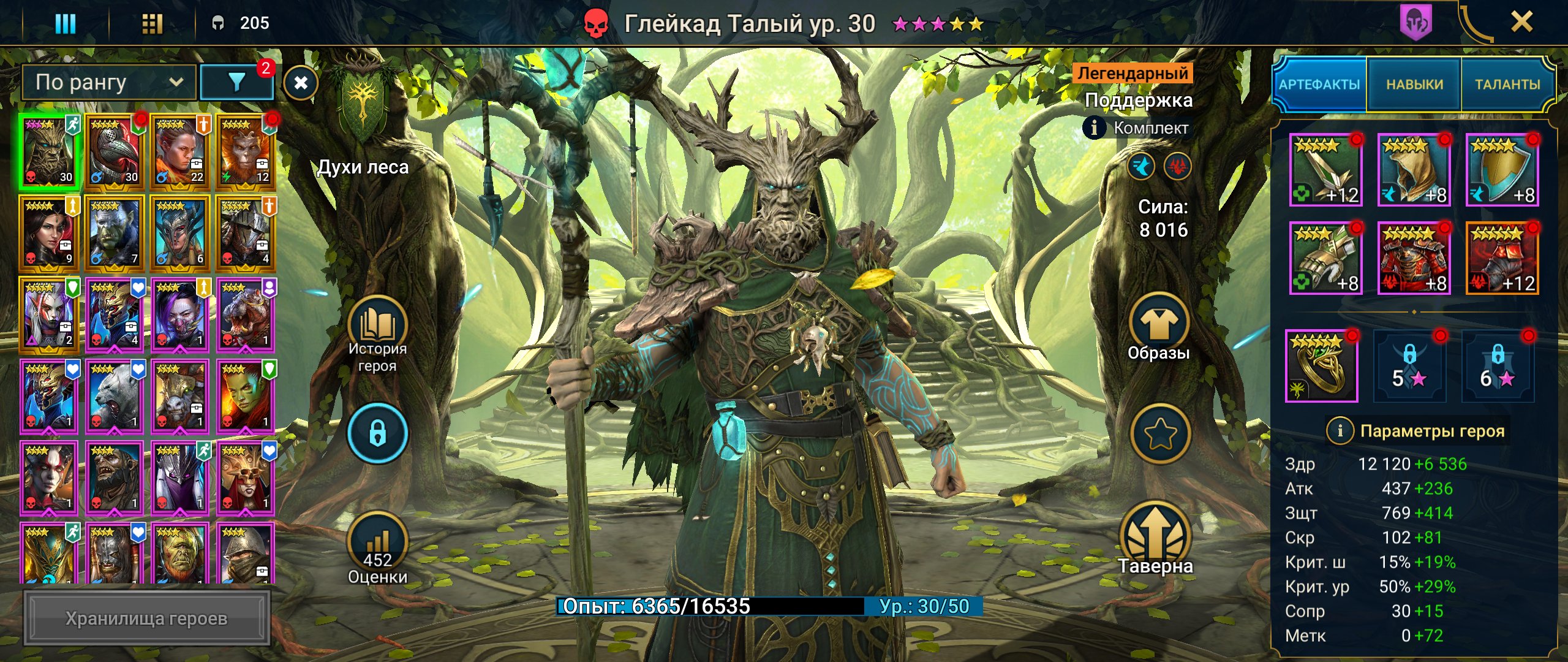The height and width of the screenshot is (662, 1568).
Task: Select the equipped weapon artifact +12
Action: [1326, 170]
